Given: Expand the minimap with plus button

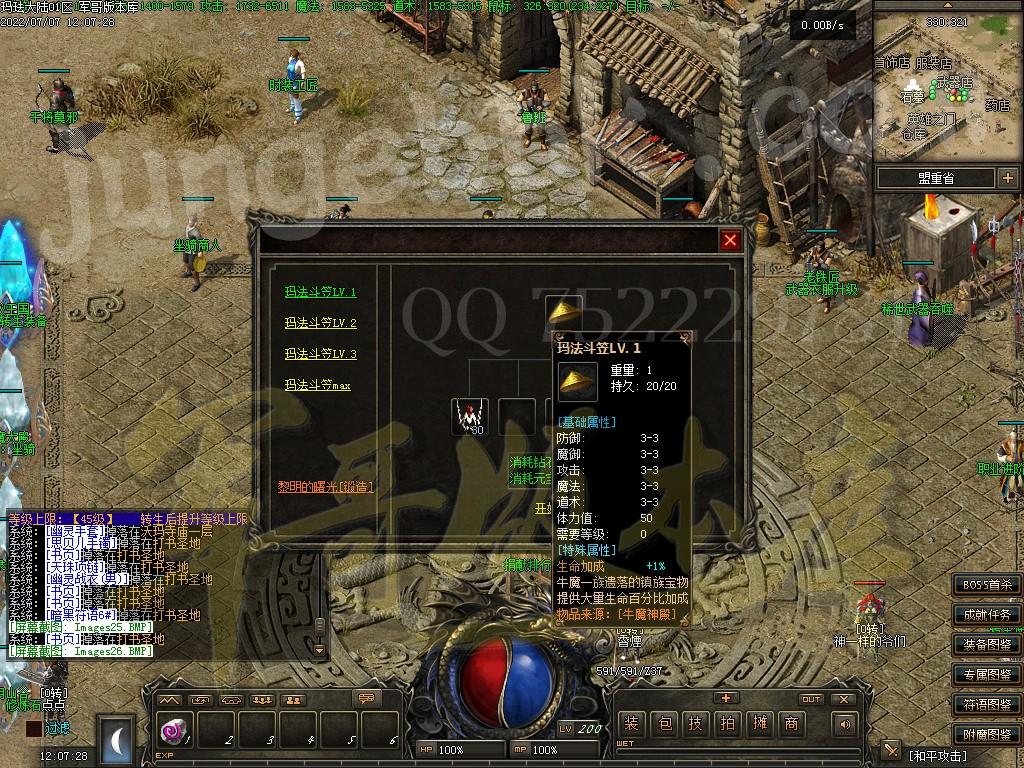Looking at the screenshot, I should [x=1006, y=178].
